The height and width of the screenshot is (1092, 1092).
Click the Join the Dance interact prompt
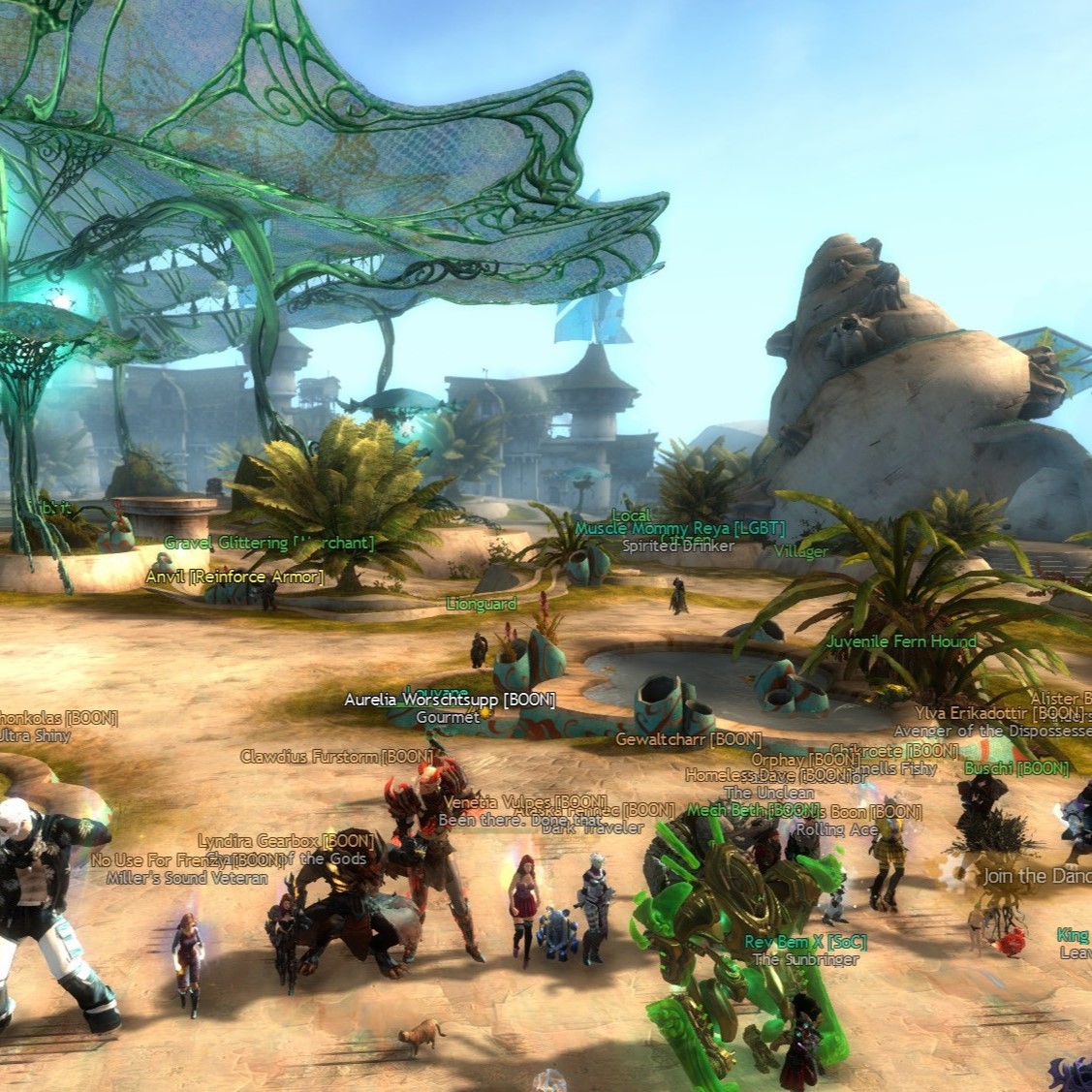click(x=1032, y=876)
